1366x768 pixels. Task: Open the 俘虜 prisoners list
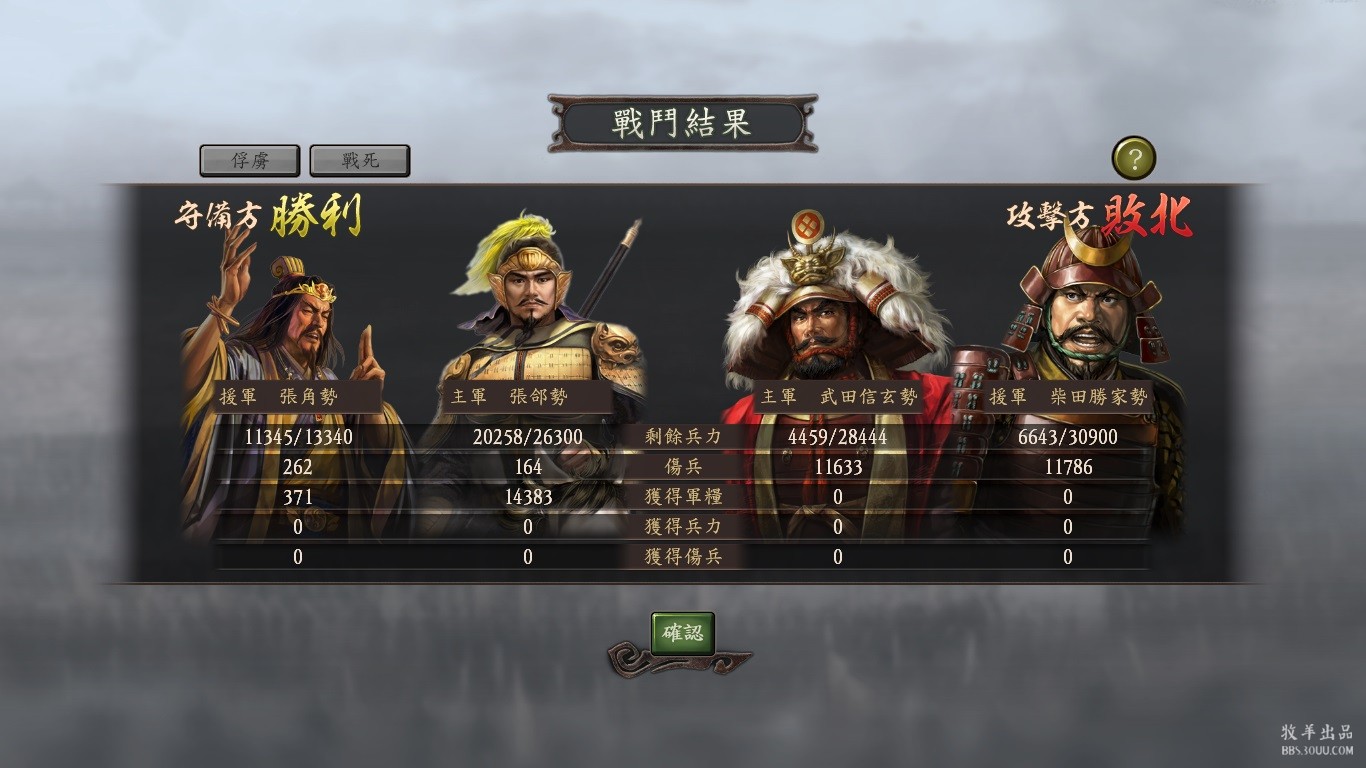(x=250, y=160)
